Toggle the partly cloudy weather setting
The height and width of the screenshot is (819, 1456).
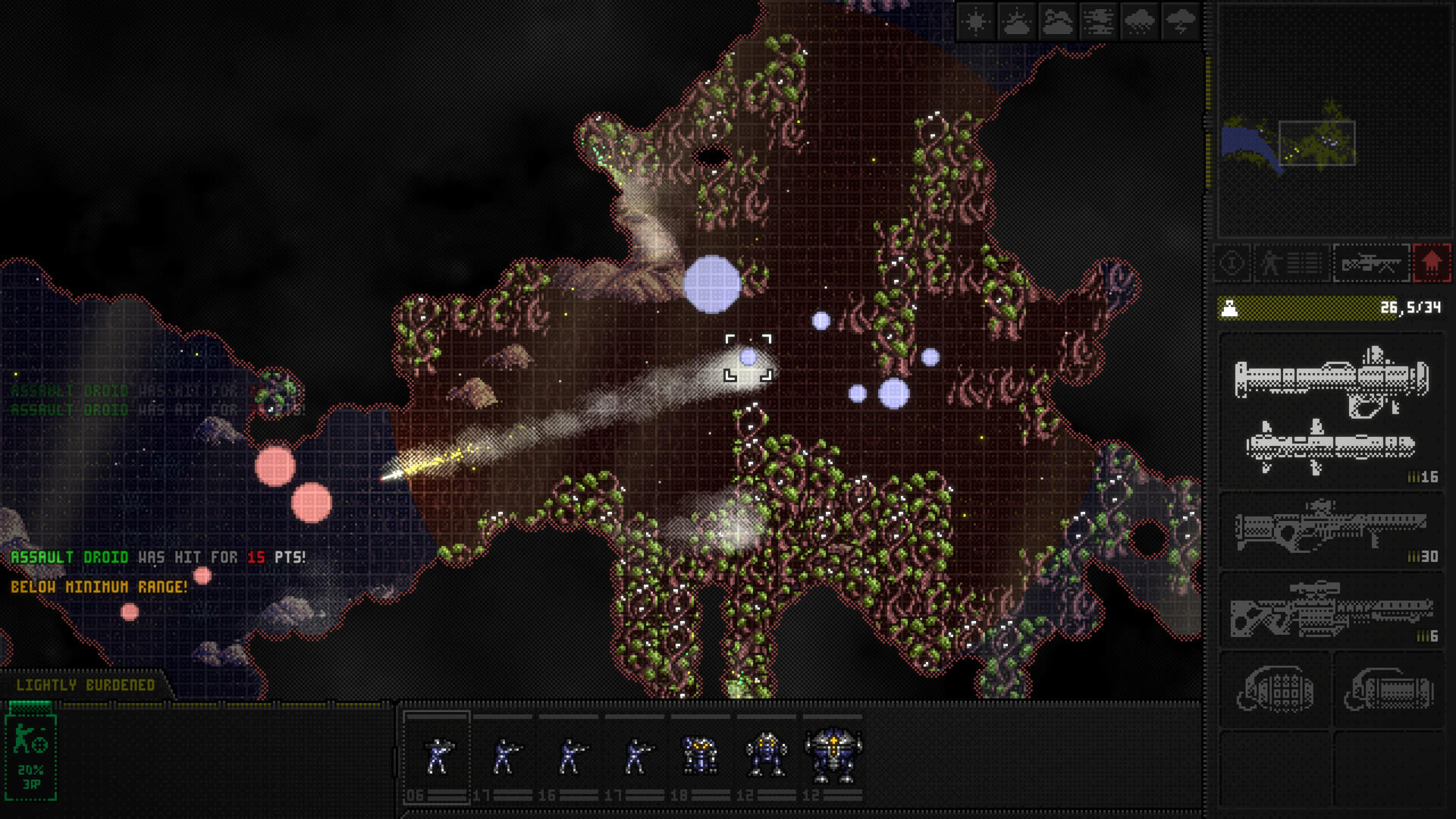[1016, 21]
